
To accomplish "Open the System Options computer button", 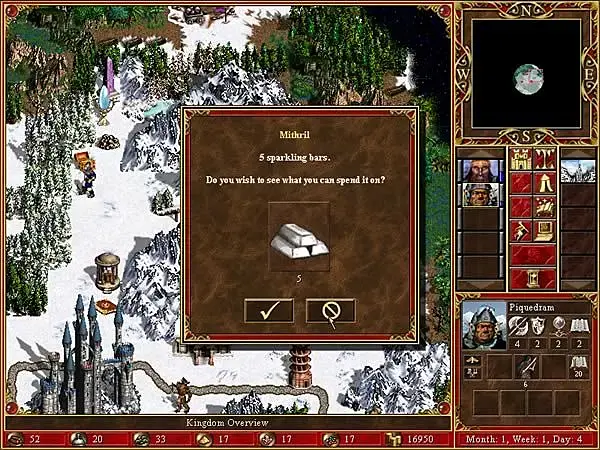I will pos(545,230).
